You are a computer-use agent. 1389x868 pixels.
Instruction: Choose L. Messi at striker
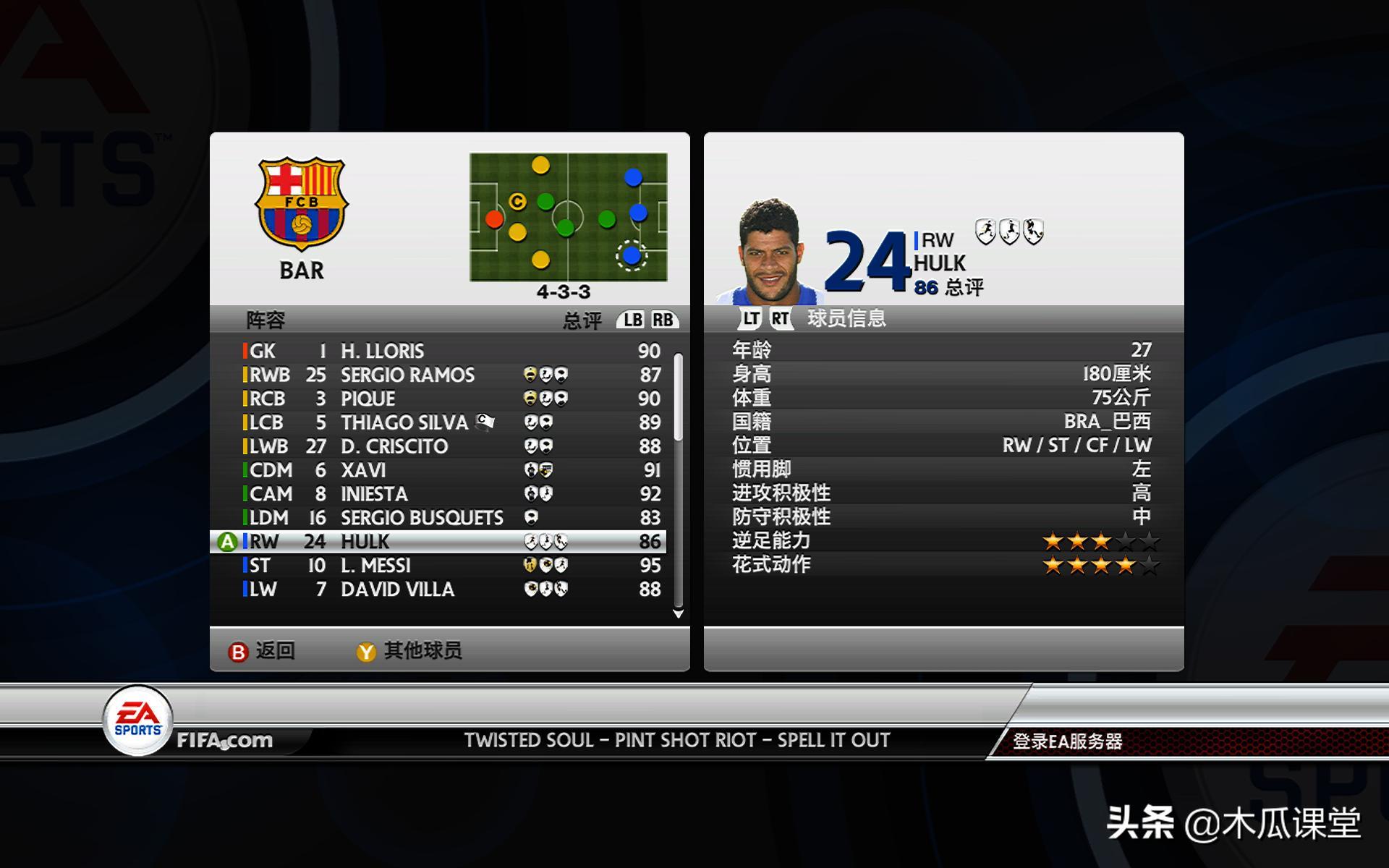pos(449,566)
